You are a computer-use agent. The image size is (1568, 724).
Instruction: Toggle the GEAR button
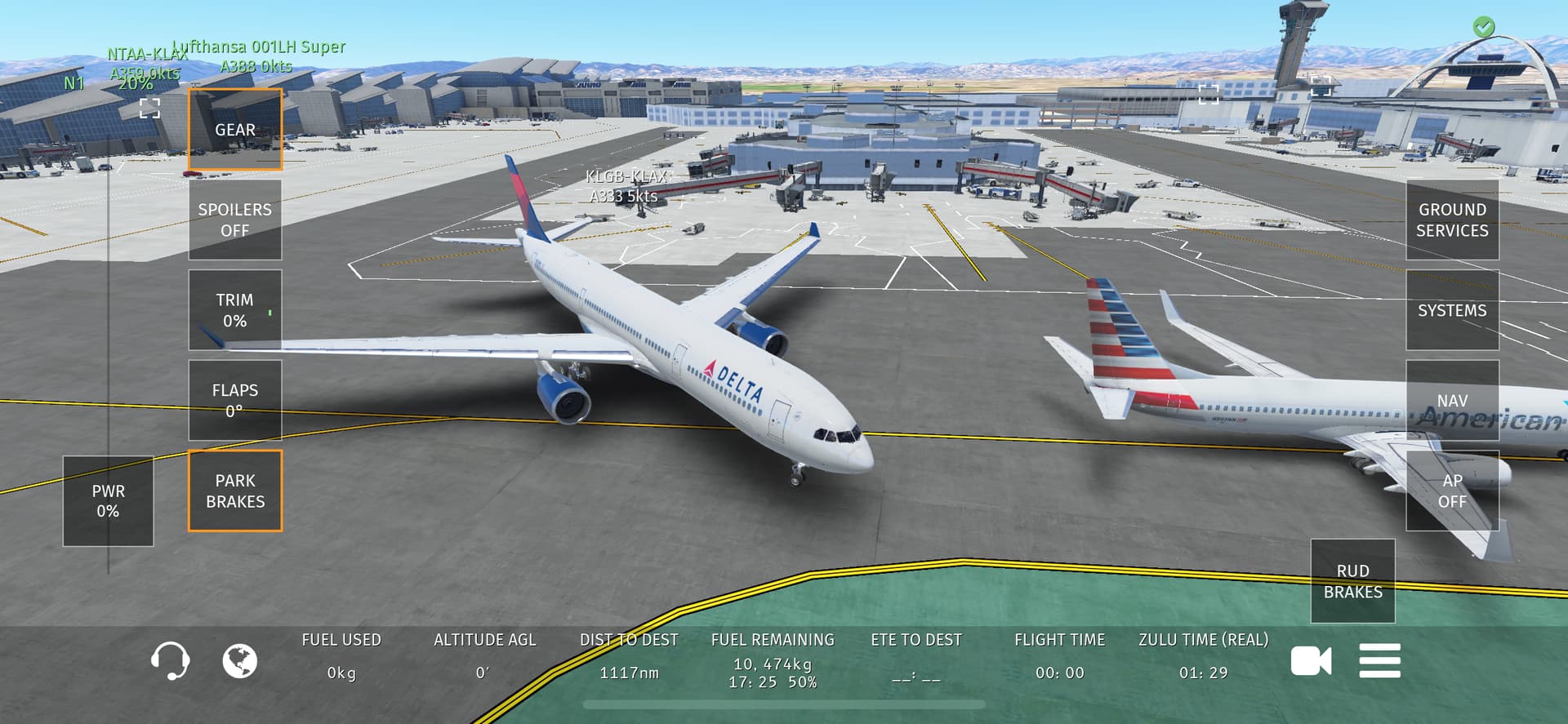pyautogui.click(x=235, y=130)
